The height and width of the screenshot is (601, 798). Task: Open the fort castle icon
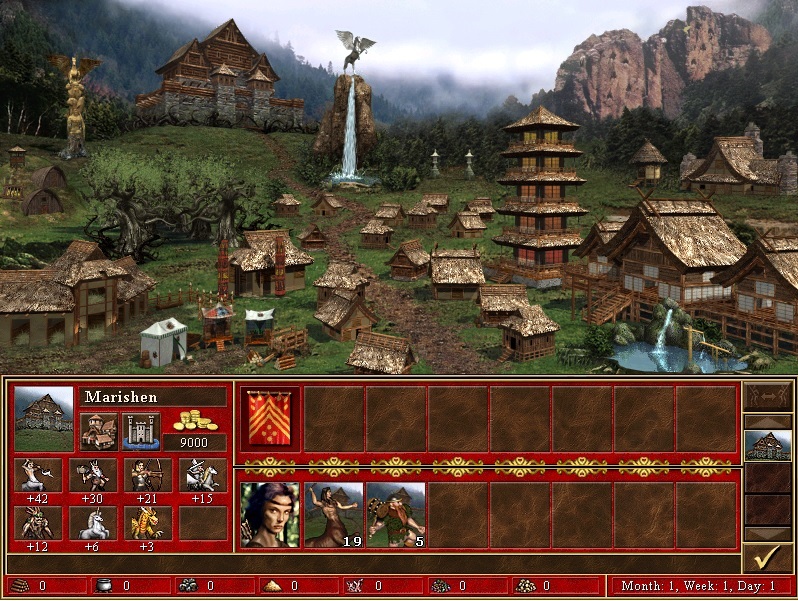[x=141, y=431]
